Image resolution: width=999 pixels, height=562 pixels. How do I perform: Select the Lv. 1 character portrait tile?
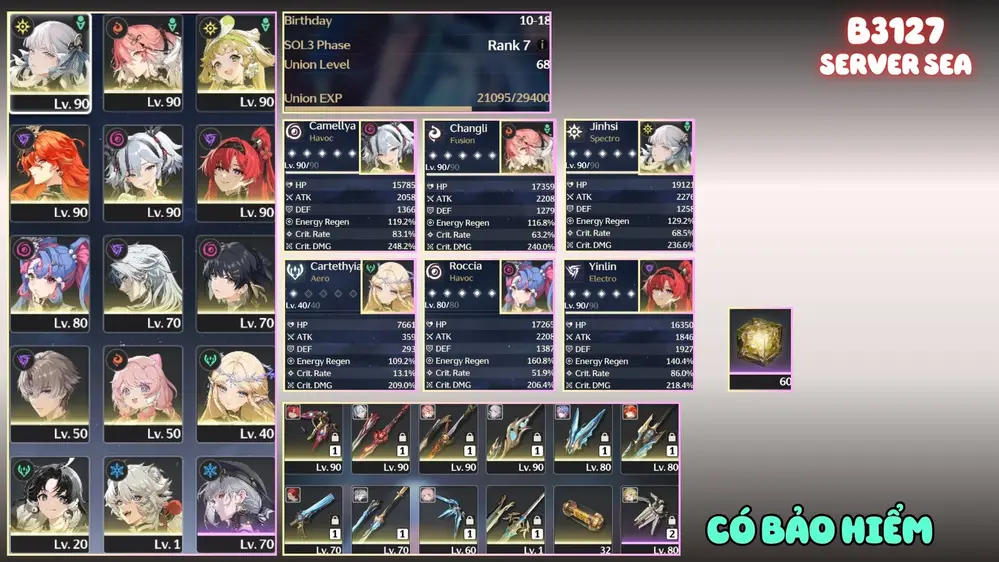143,504
